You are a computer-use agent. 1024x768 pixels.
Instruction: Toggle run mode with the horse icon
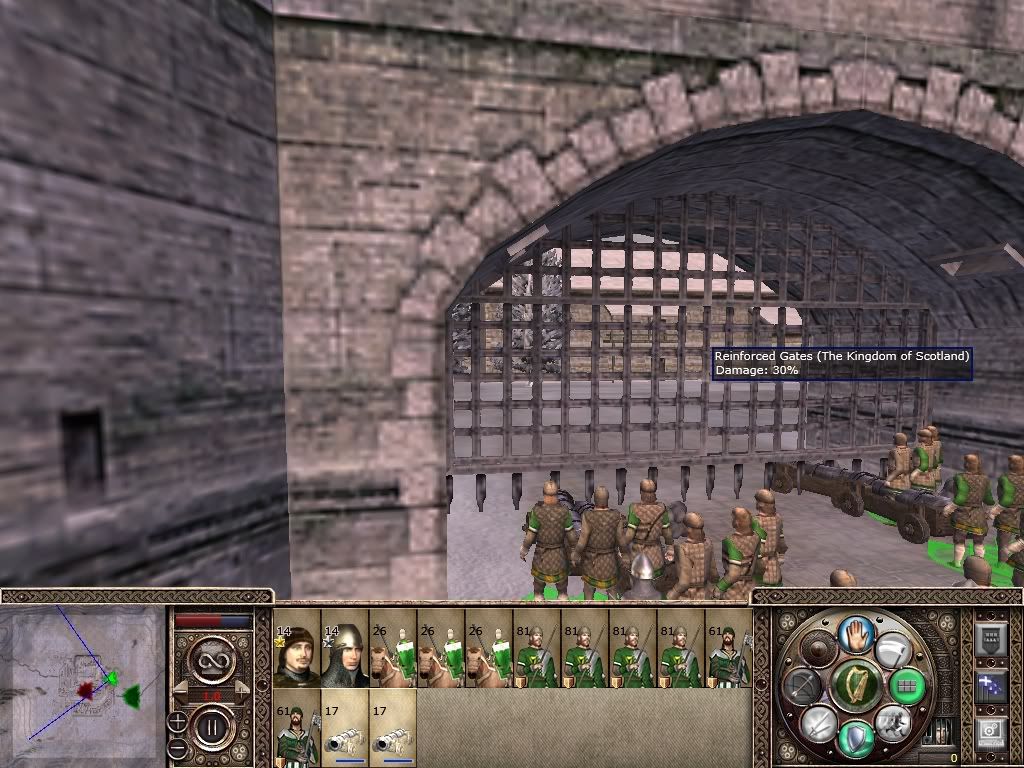(891, 723)
